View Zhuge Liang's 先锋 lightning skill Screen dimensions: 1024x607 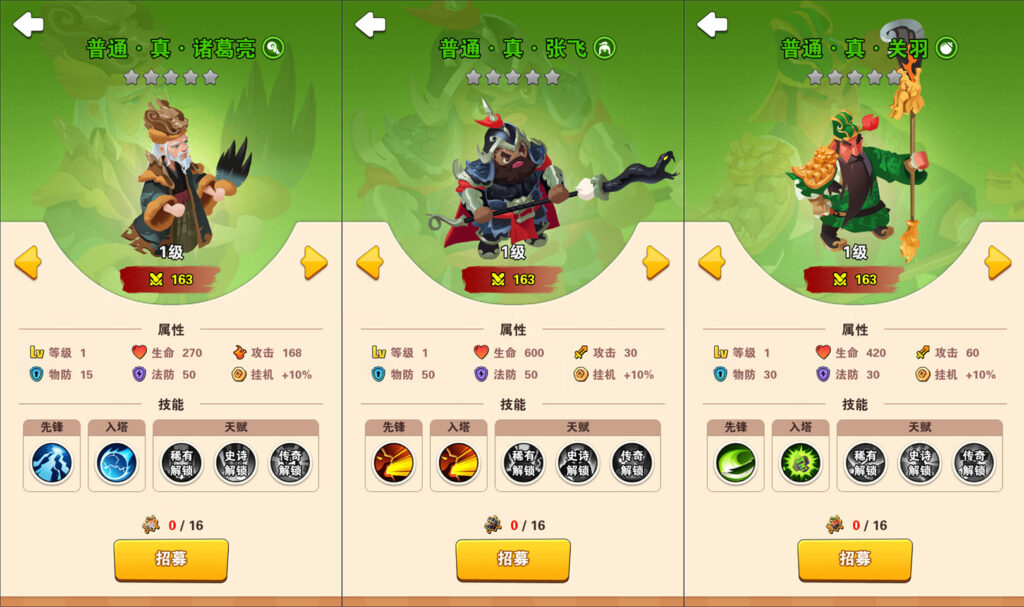pyautogui.click(x=51, y=463)
